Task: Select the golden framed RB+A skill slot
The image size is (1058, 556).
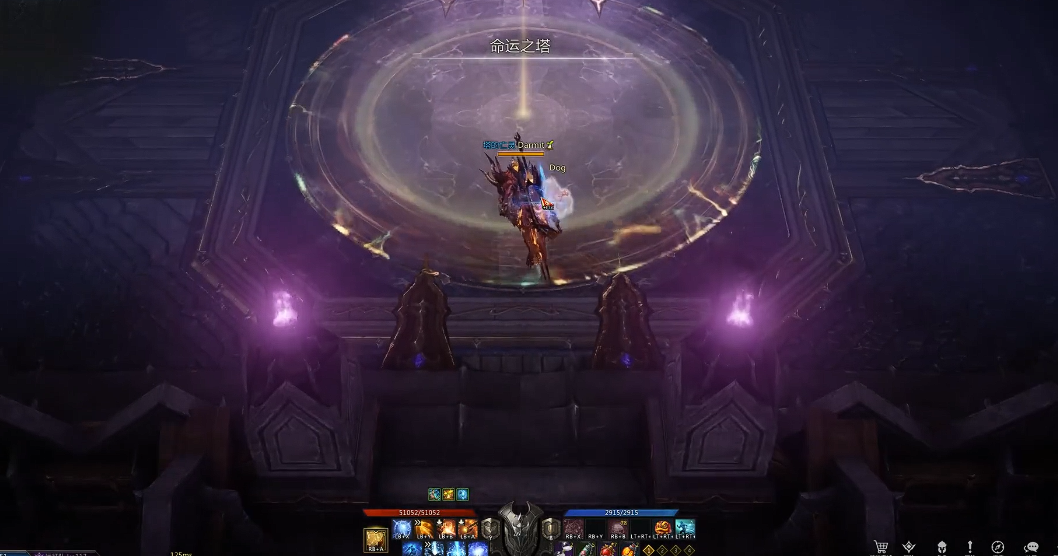Action: tap(375, 540)
